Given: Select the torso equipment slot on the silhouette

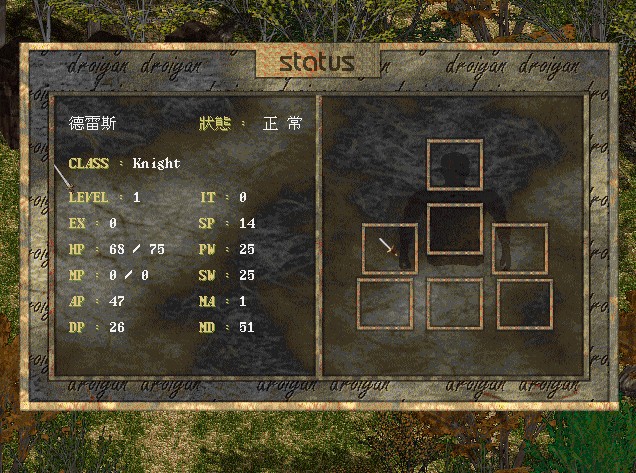Looking at the screenshot, I should pyautogui.click(x=455, y=229).
